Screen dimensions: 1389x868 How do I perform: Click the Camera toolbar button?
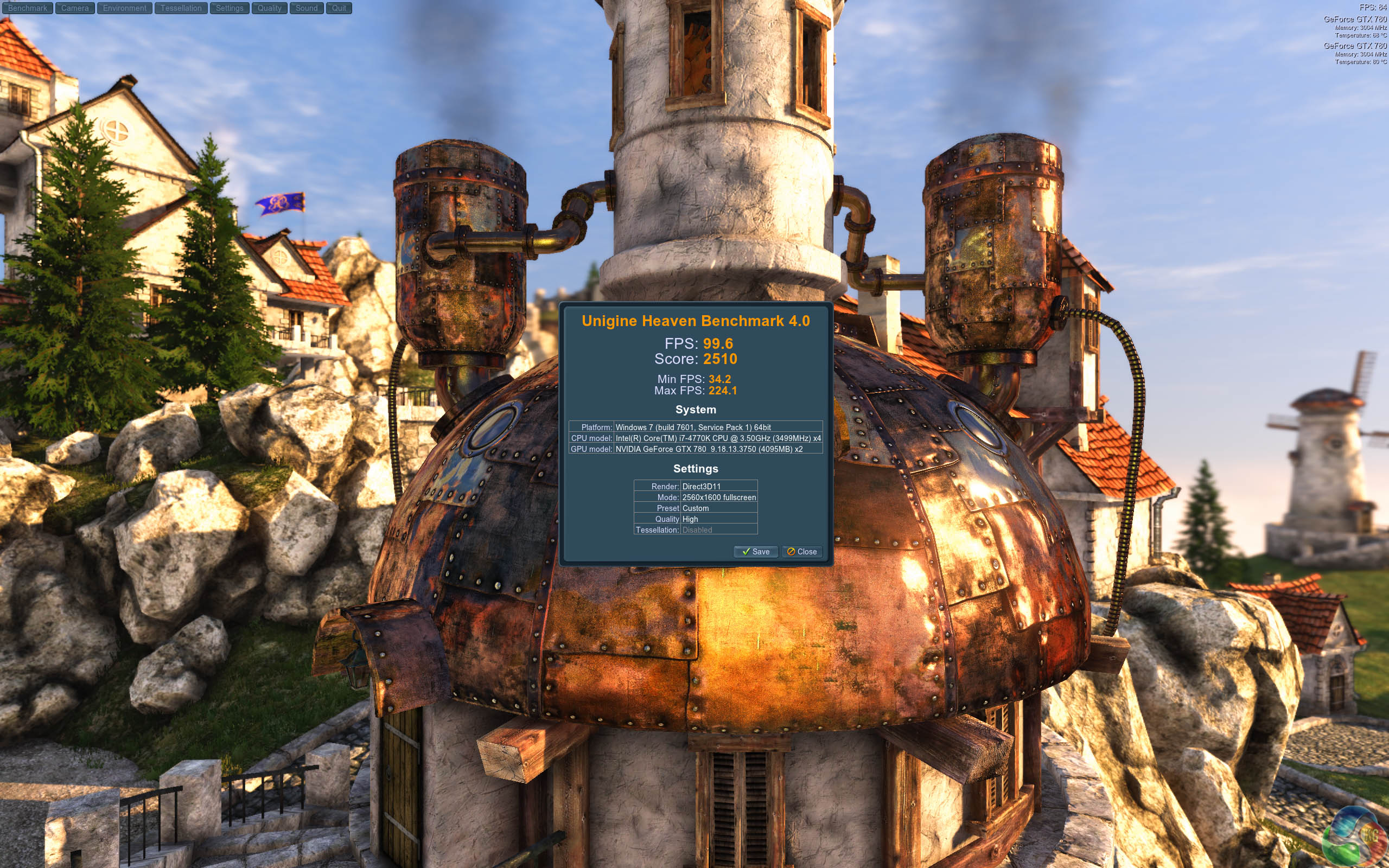(75, 8)
